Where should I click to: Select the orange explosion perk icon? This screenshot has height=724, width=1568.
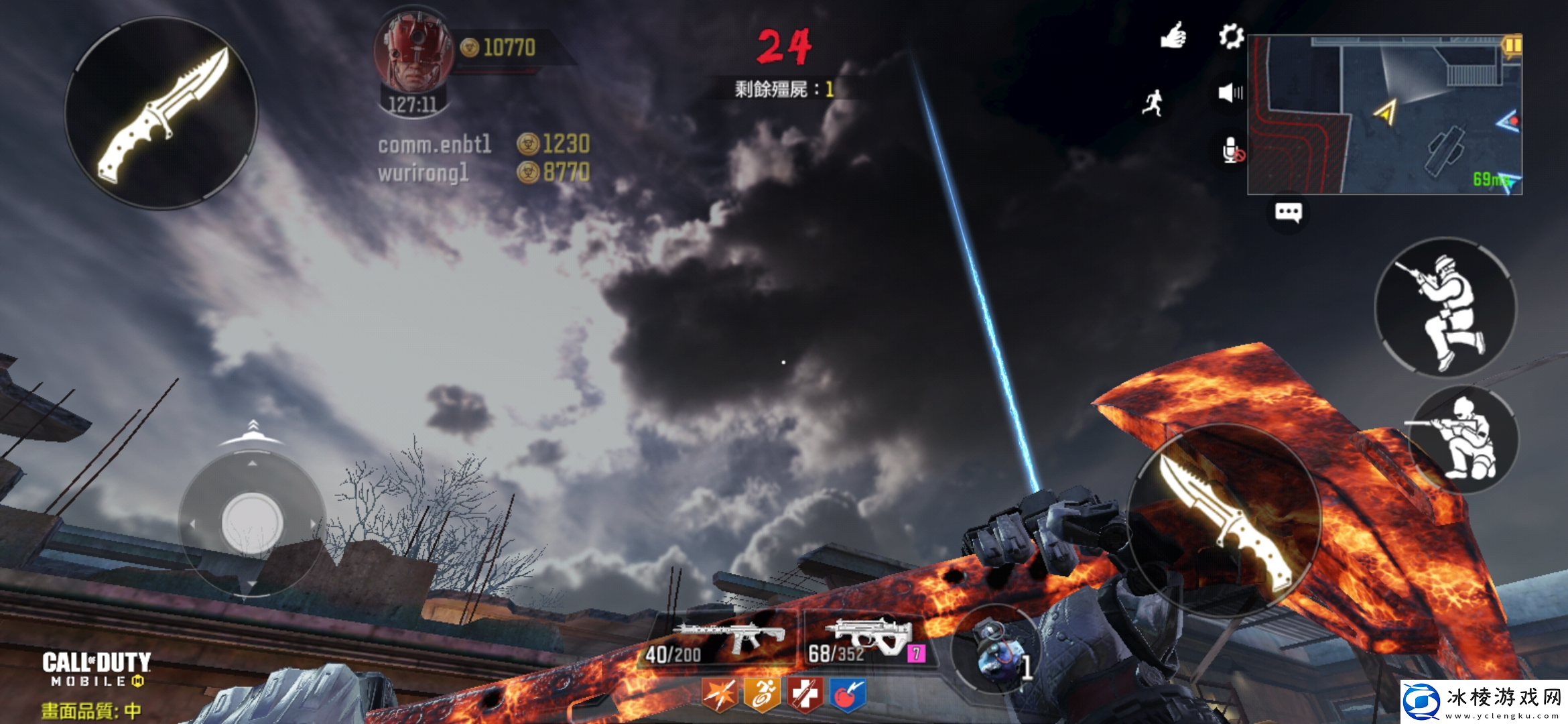(x=719, y=695)
